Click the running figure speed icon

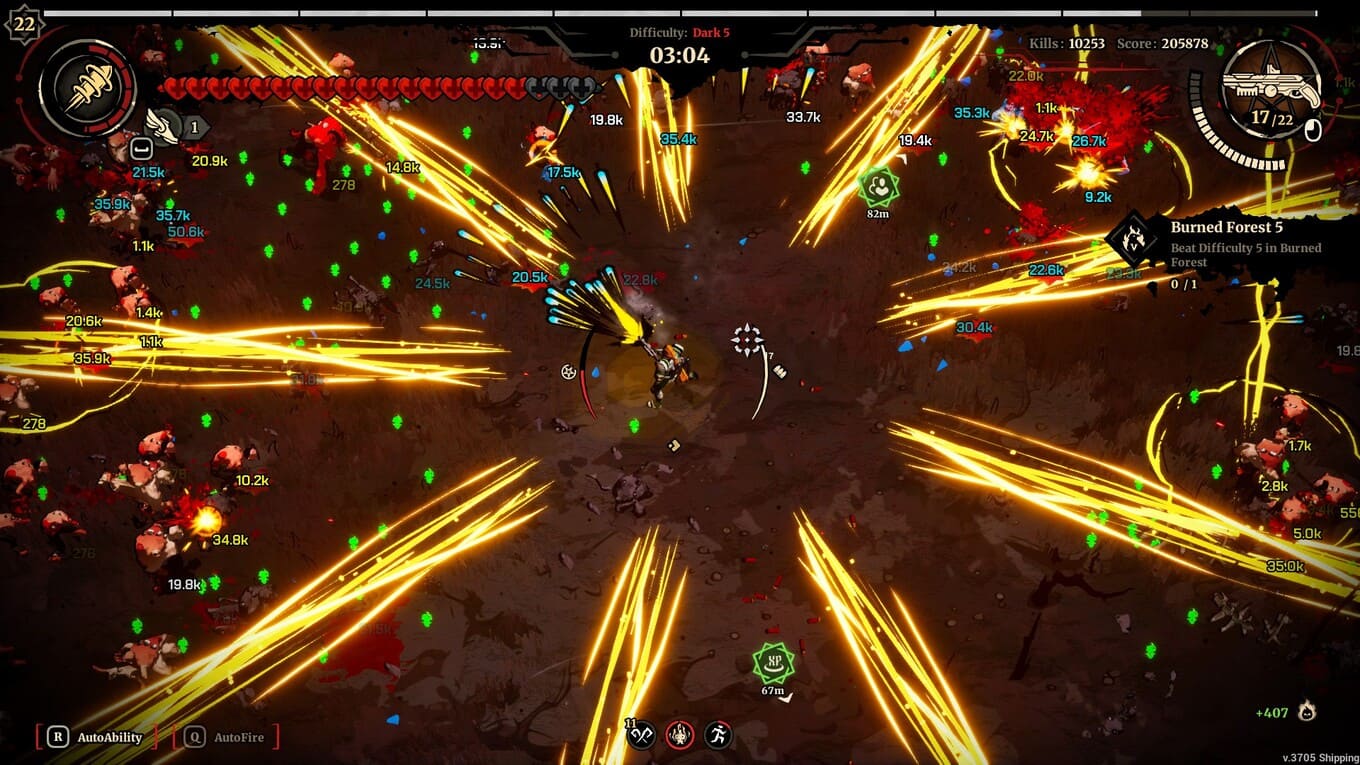(x=718, y=736)
